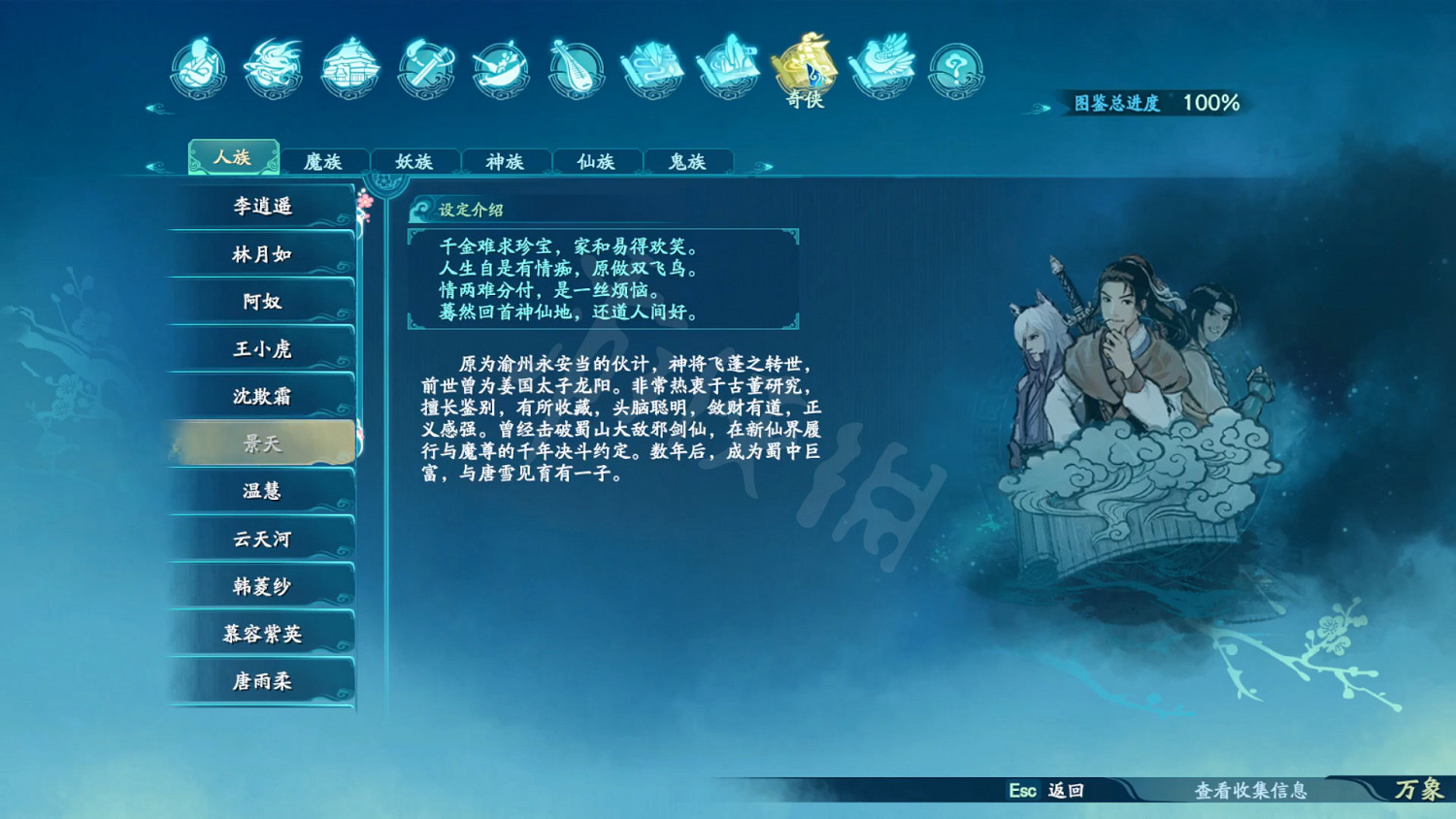This screenshot has height=819, width=1456.
Task: Open the 鬼族 tab
Action: coord(687,162)
